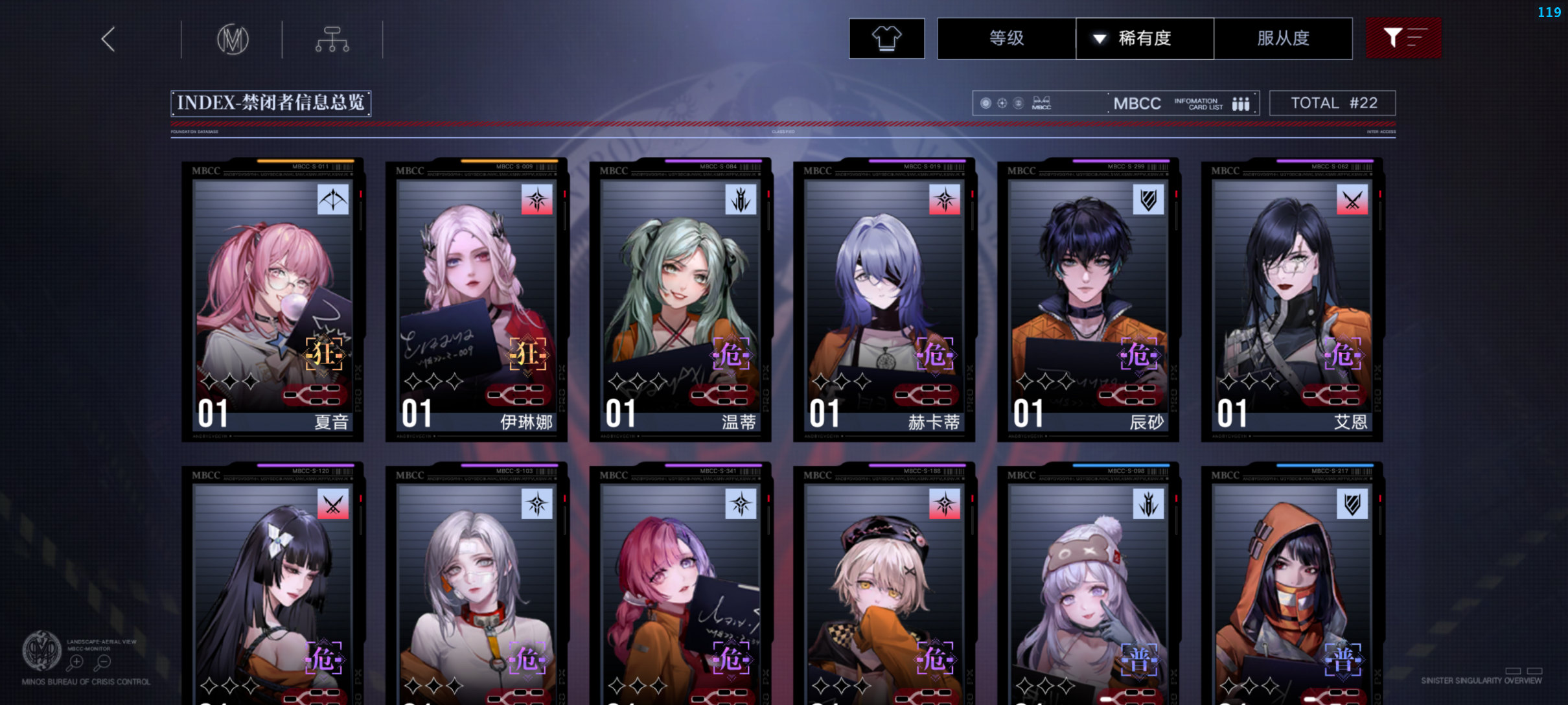The height and width of the screenshot is (705, 1568).
Task: Click the card list people icon beside INFOMATION CARD LIST
Action: pyautogui.click(x=1240, y=102)
